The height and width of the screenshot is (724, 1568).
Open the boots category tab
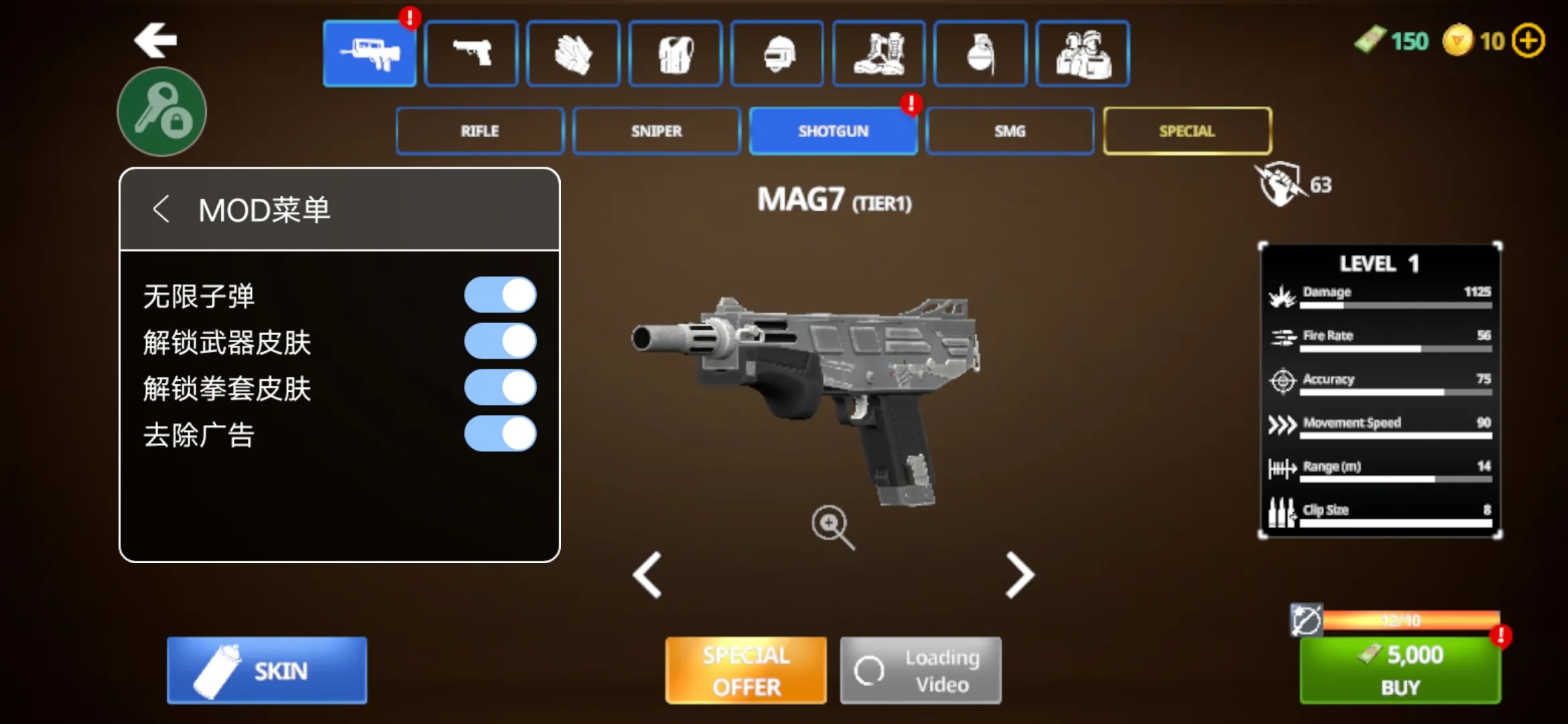878,54
